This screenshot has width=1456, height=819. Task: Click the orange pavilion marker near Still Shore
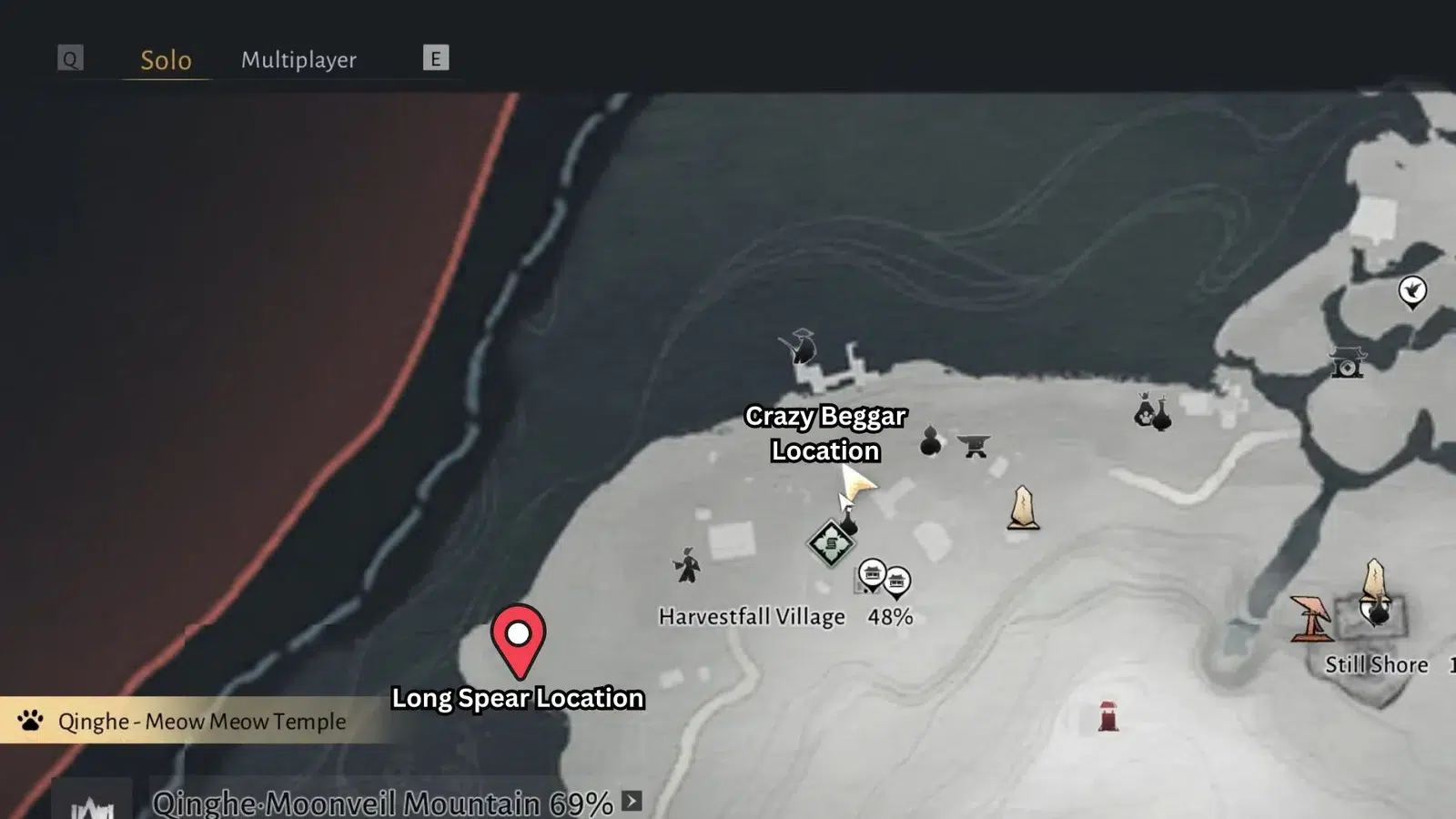tap(1311, 619)
